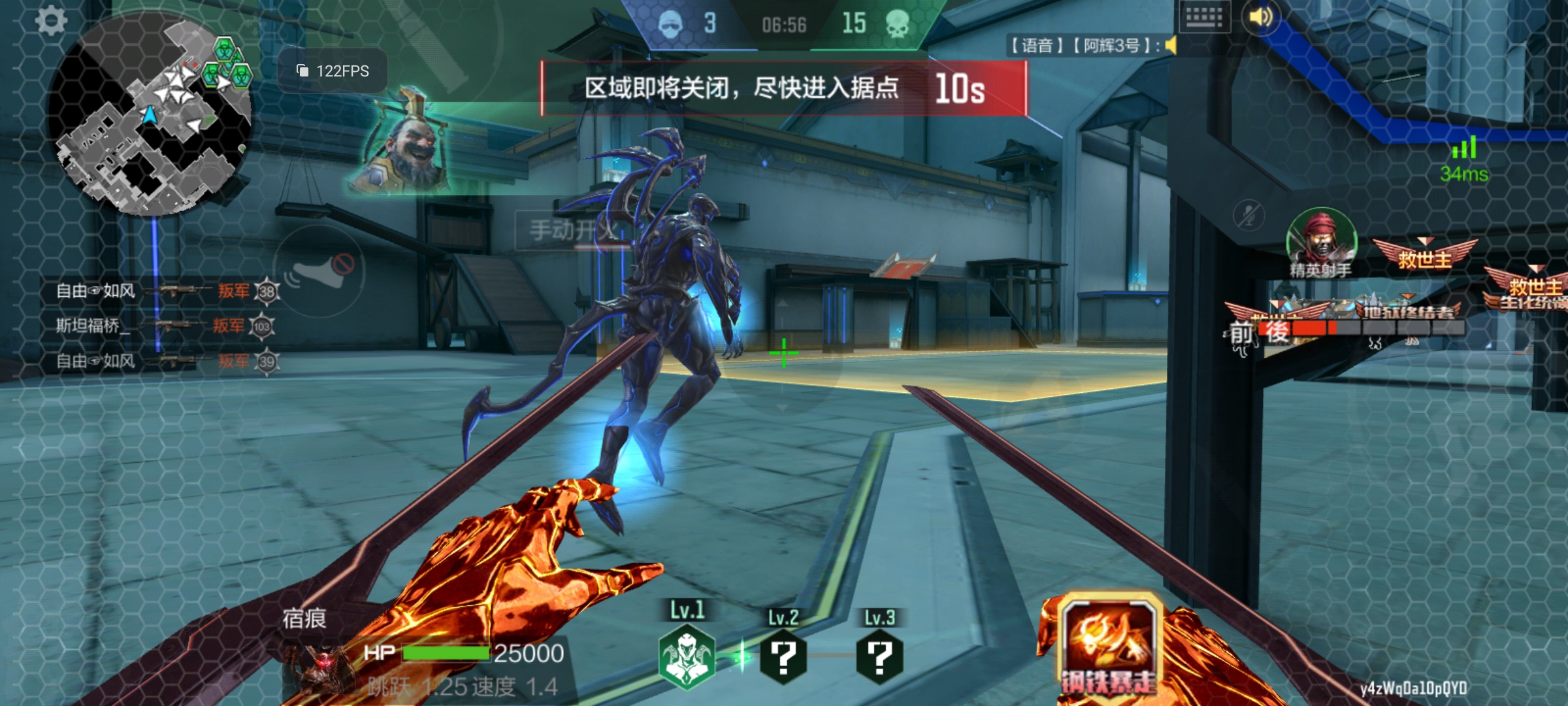Open the keyboard chat button

click(x=1203, y=18)
